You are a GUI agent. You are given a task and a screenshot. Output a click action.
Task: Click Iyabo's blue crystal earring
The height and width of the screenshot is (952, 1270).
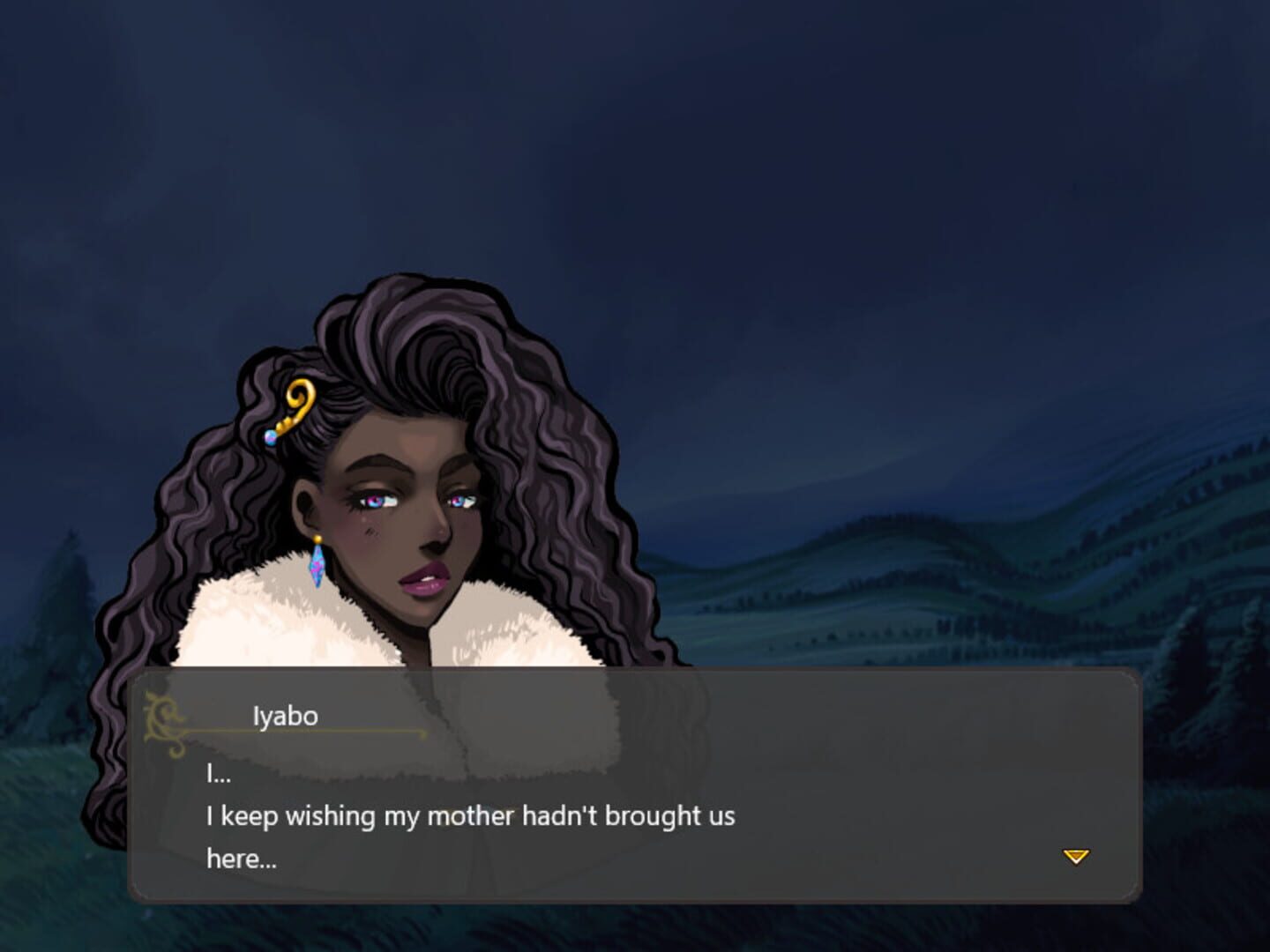(317, 569)
